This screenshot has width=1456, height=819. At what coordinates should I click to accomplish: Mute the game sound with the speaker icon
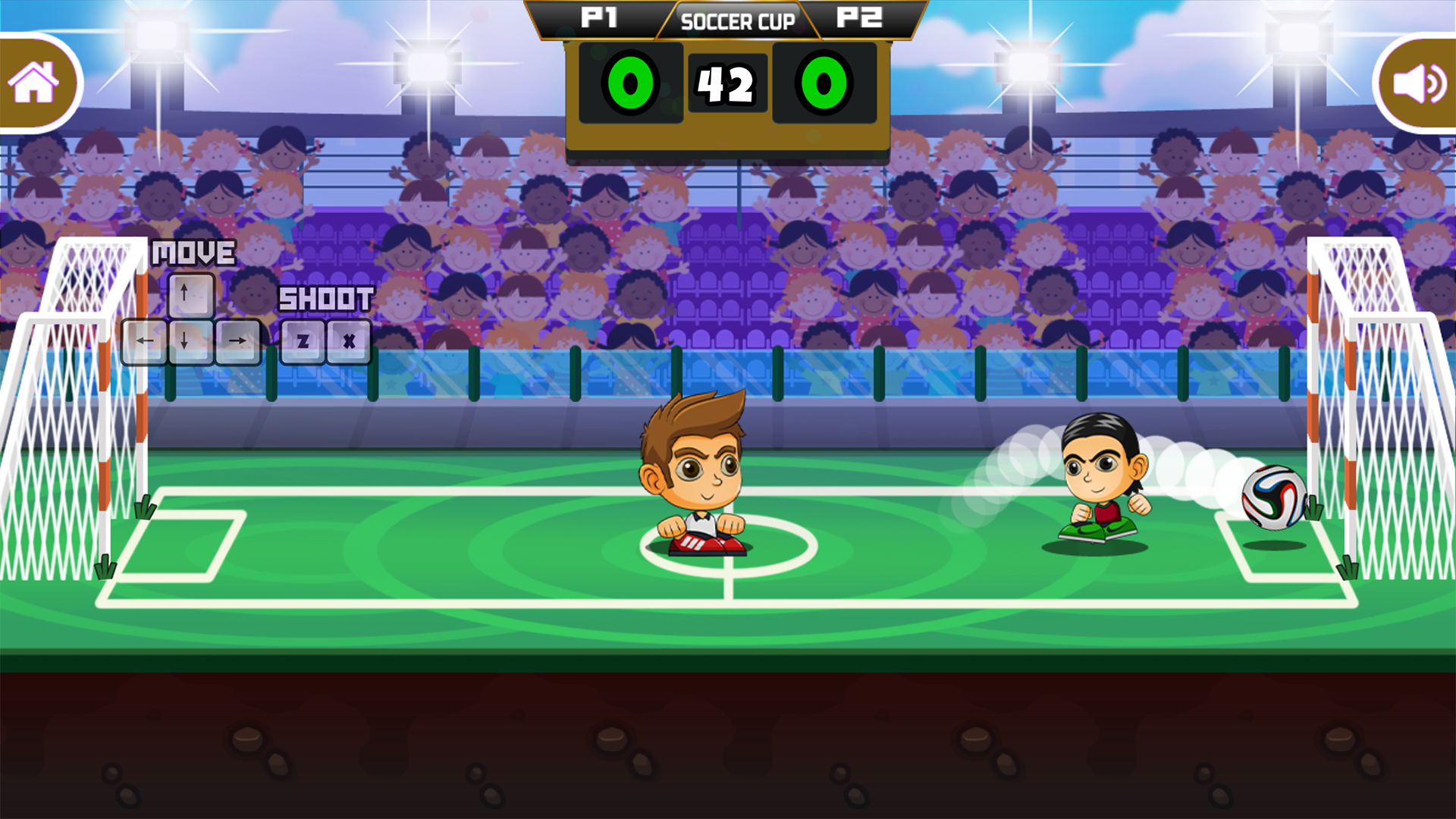tap(1420, 82)
